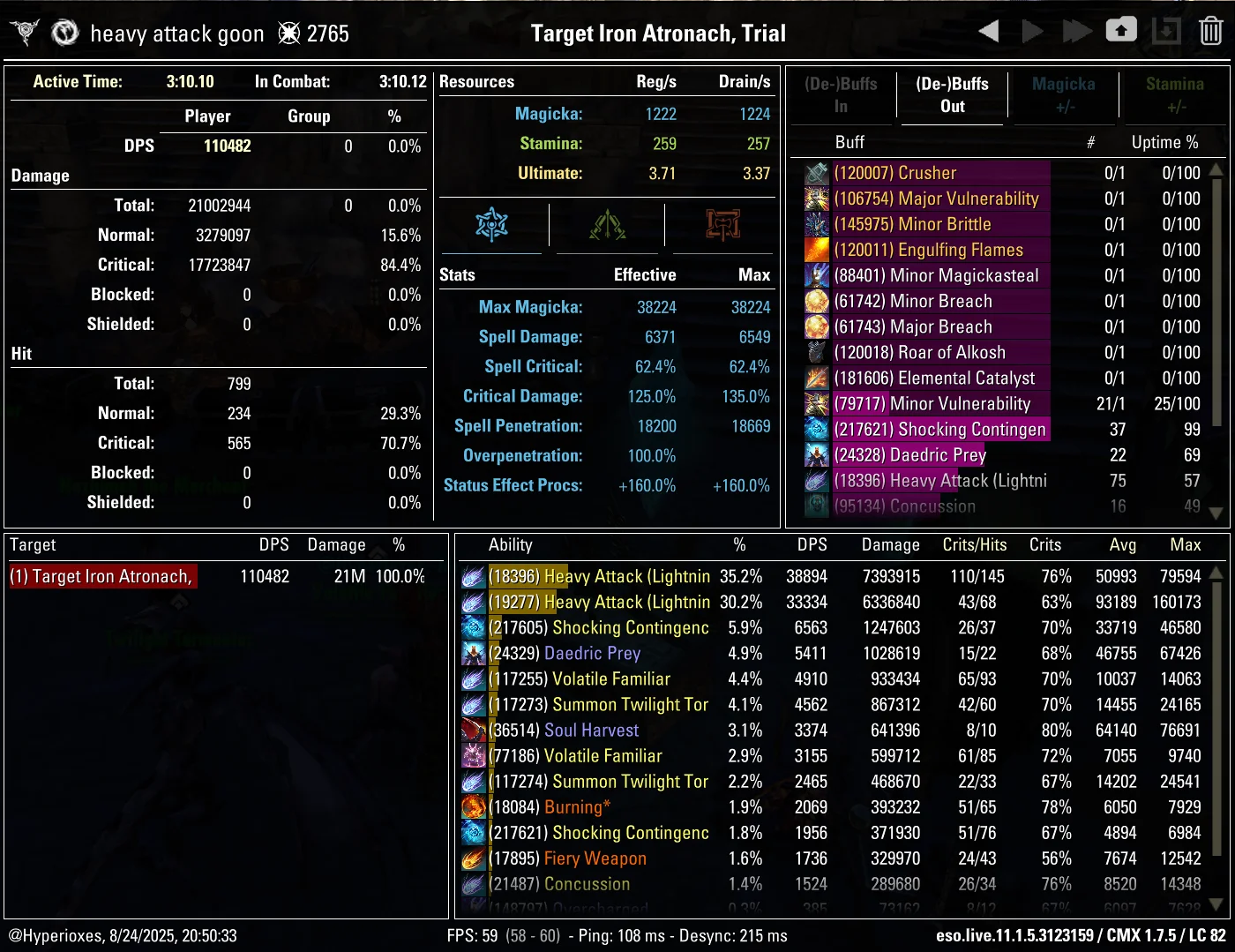The image size is (1235, 952).
Task: Open the (De-)Buffs In tab
Action: (841, 95)
